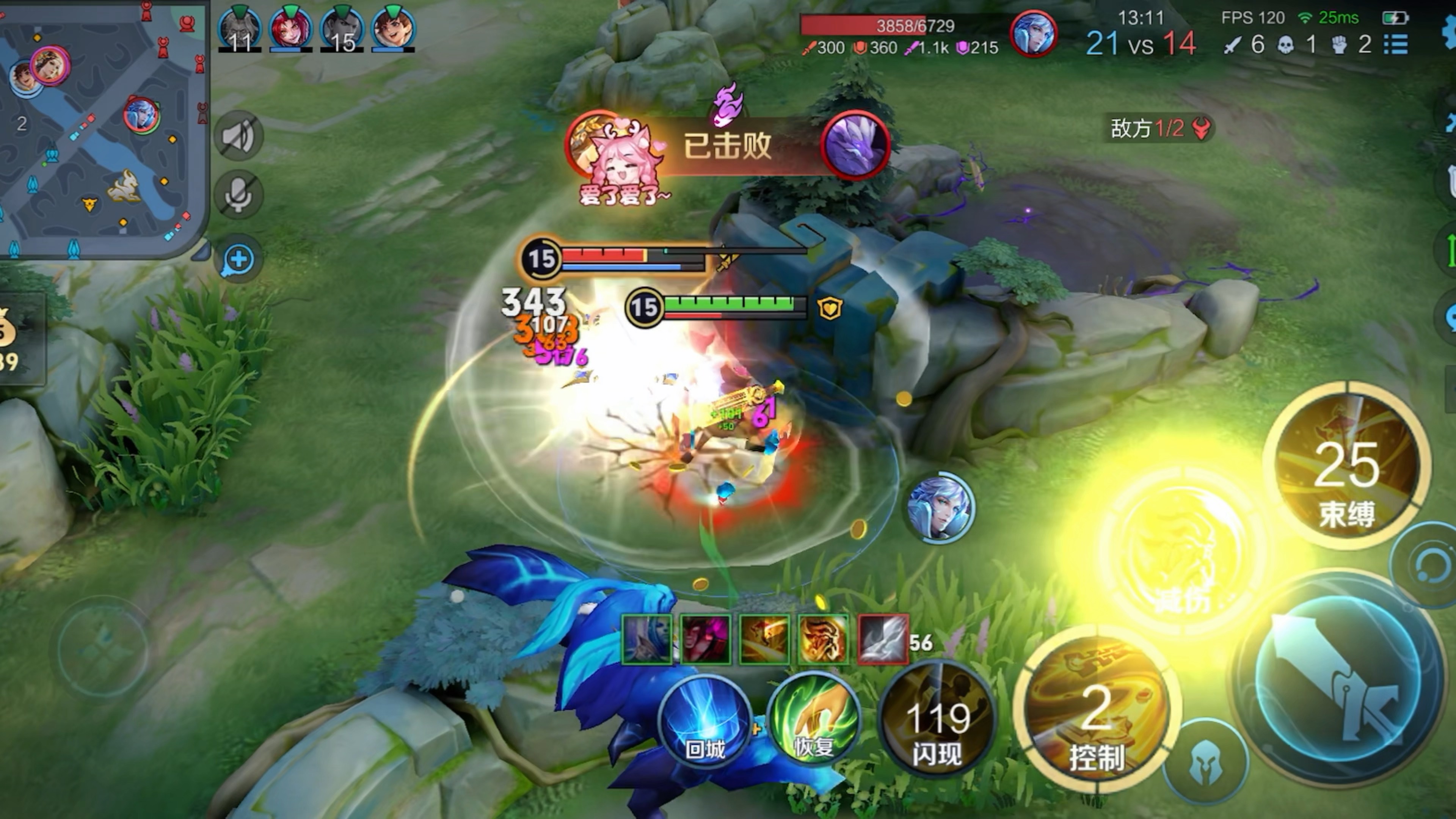
Task: Tap the 闪现 flash spell
Action: pos(937,721)
